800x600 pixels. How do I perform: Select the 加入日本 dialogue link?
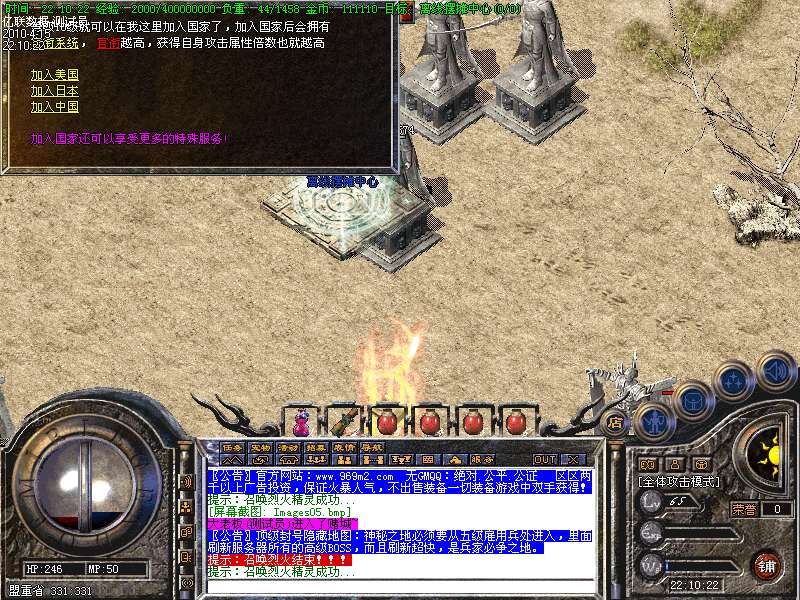(54, 91)
